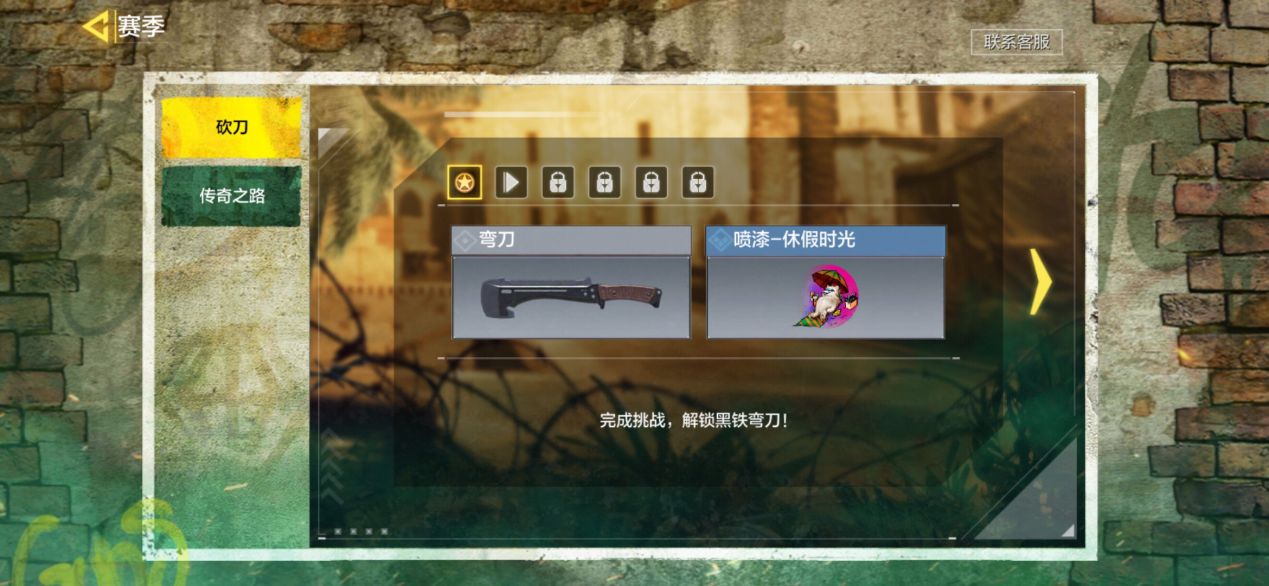Show next rewards with yellow arrow
The image size is (1269, 586).
(1040, 283)
